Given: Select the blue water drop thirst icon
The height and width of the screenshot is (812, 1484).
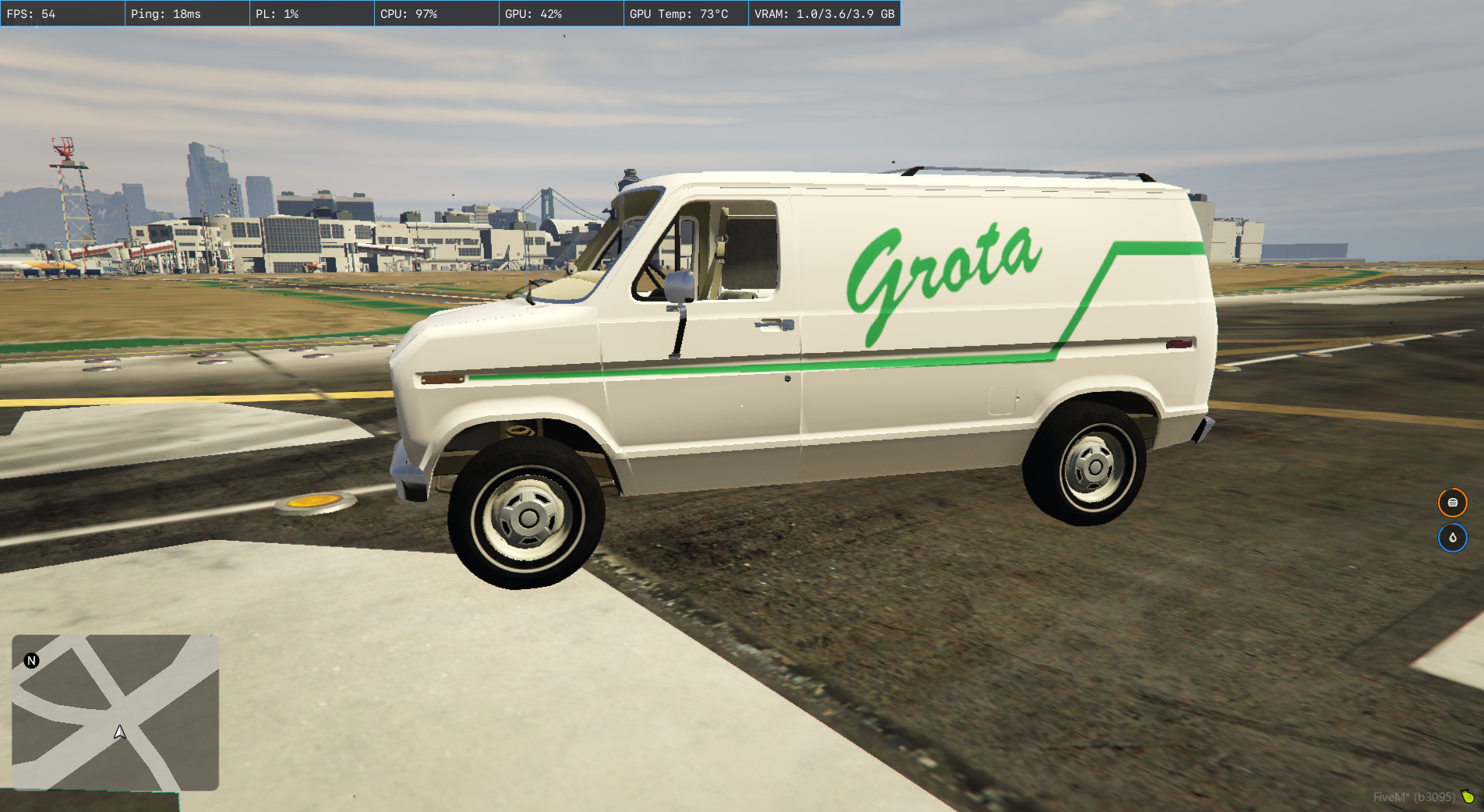Looking at the screenshot, I should coord(1452,538).
